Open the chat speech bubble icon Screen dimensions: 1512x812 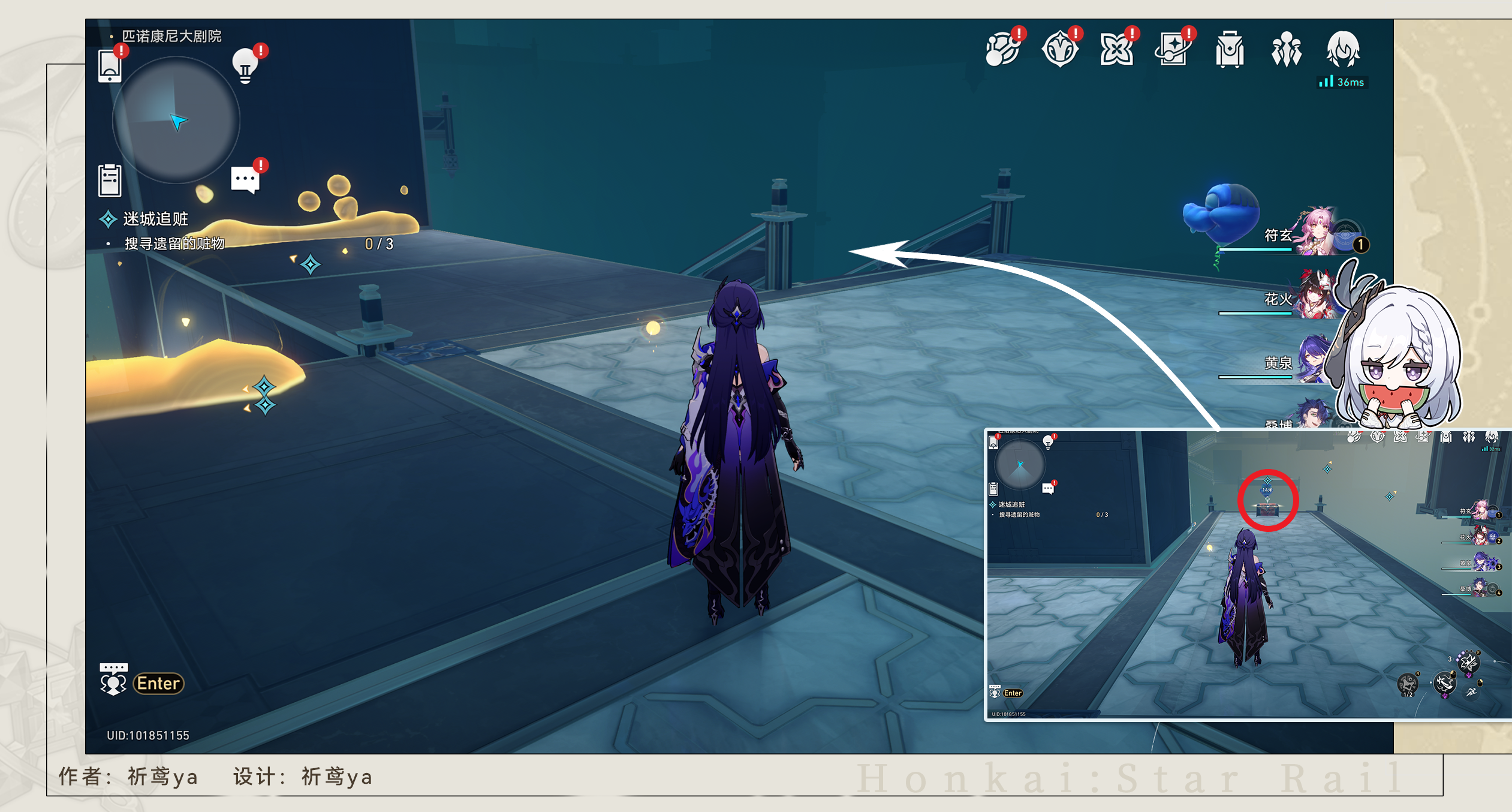(x=245, y=179)
